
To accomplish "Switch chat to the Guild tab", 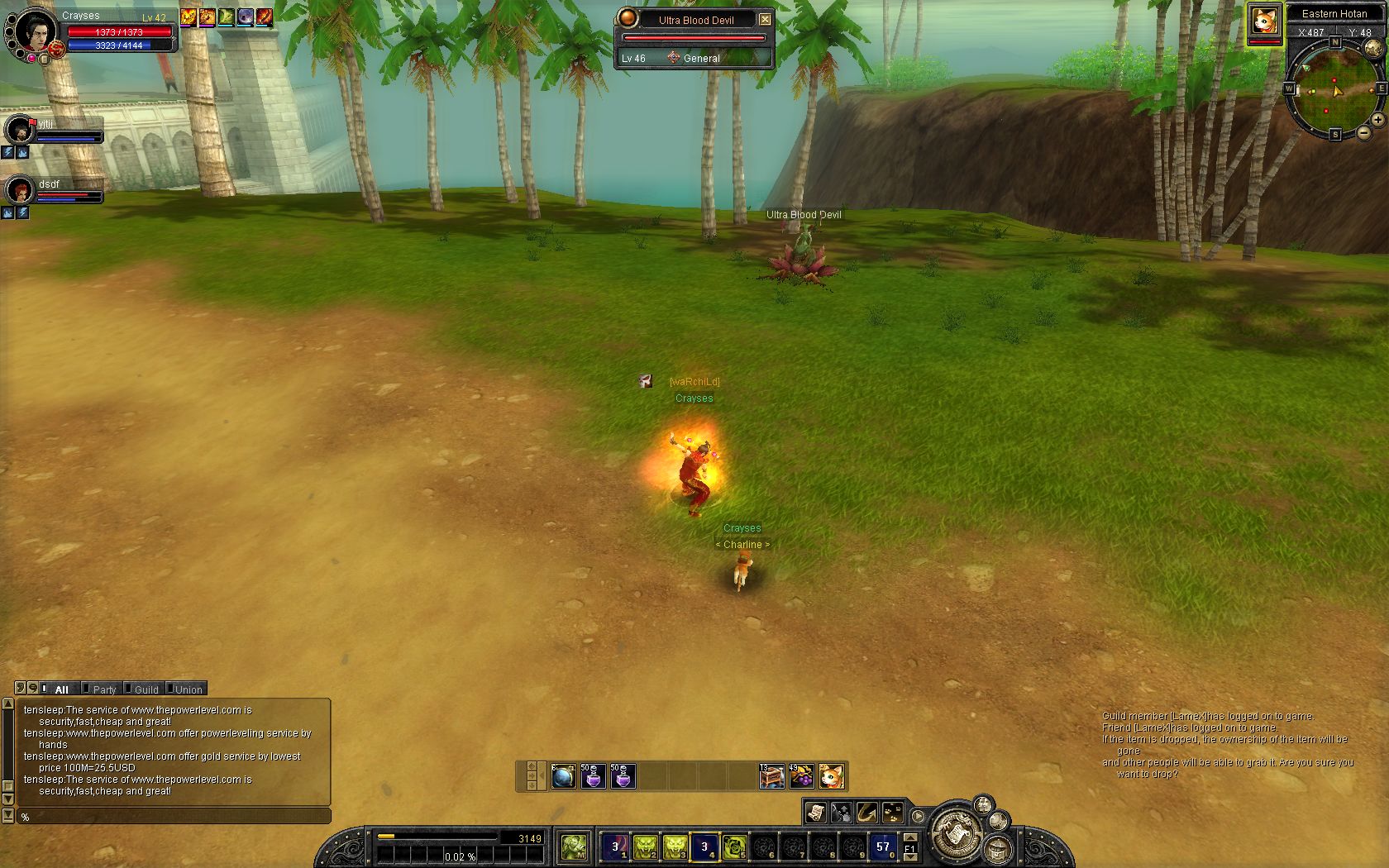I will [x=146, y=689].
